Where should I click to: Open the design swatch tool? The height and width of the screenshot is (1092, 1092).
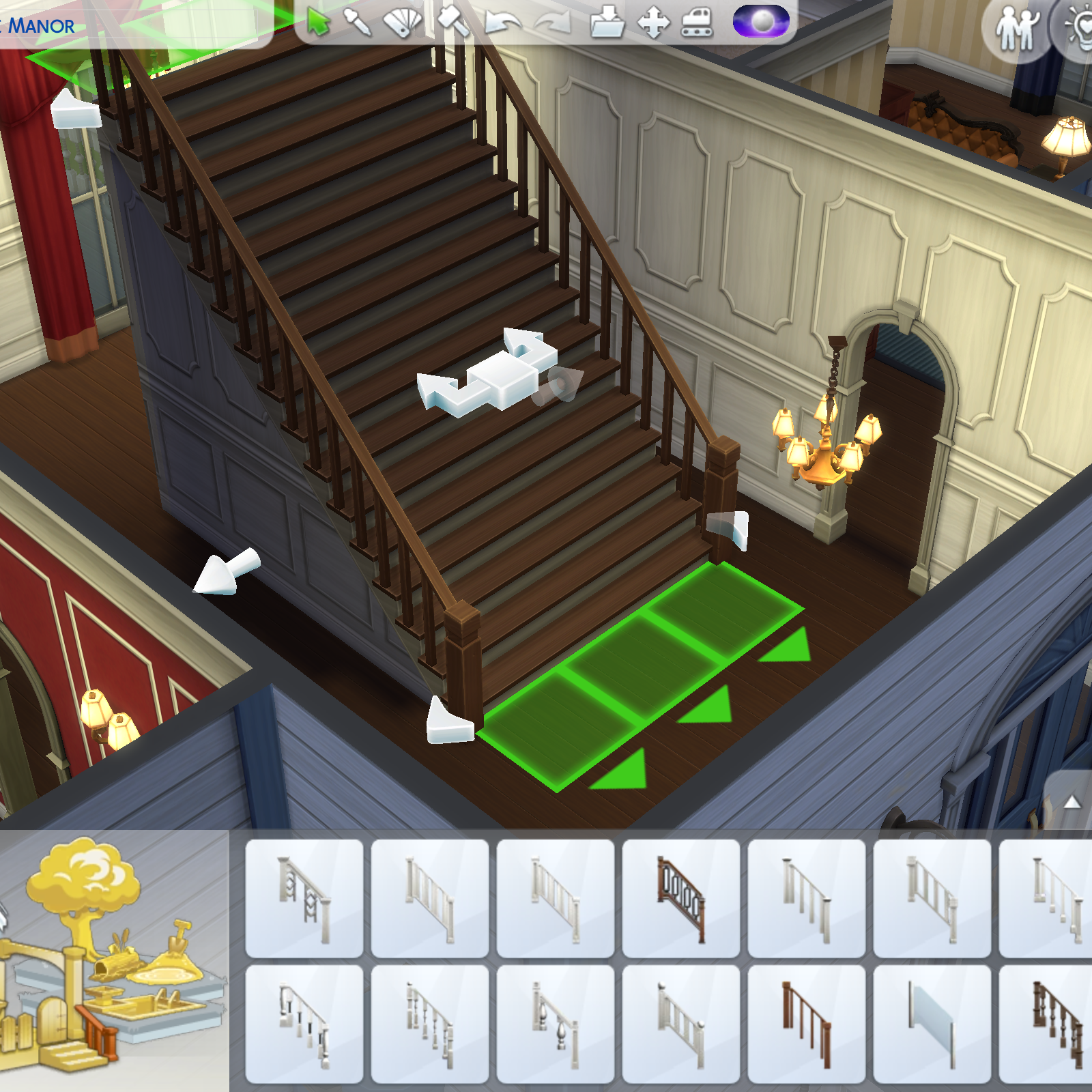tap(403, 23)
